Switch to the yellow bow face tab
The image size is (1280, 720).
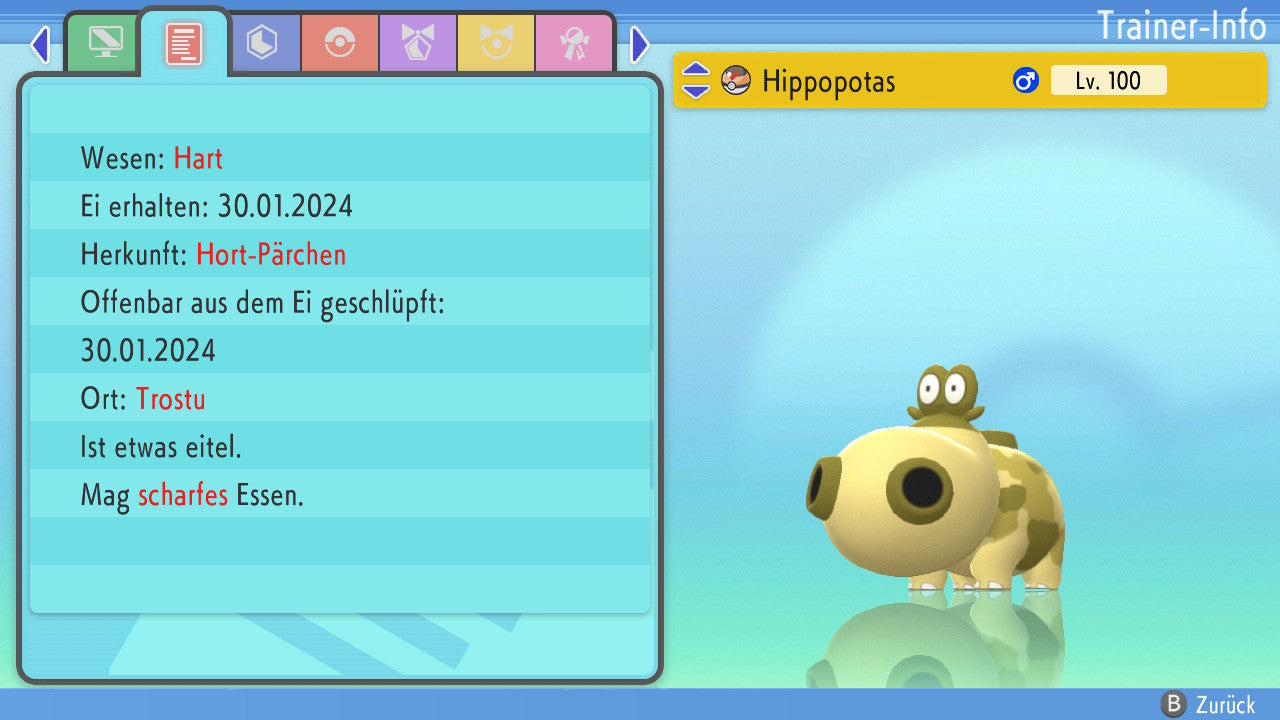pyautogui.click(x=496, y=44)
